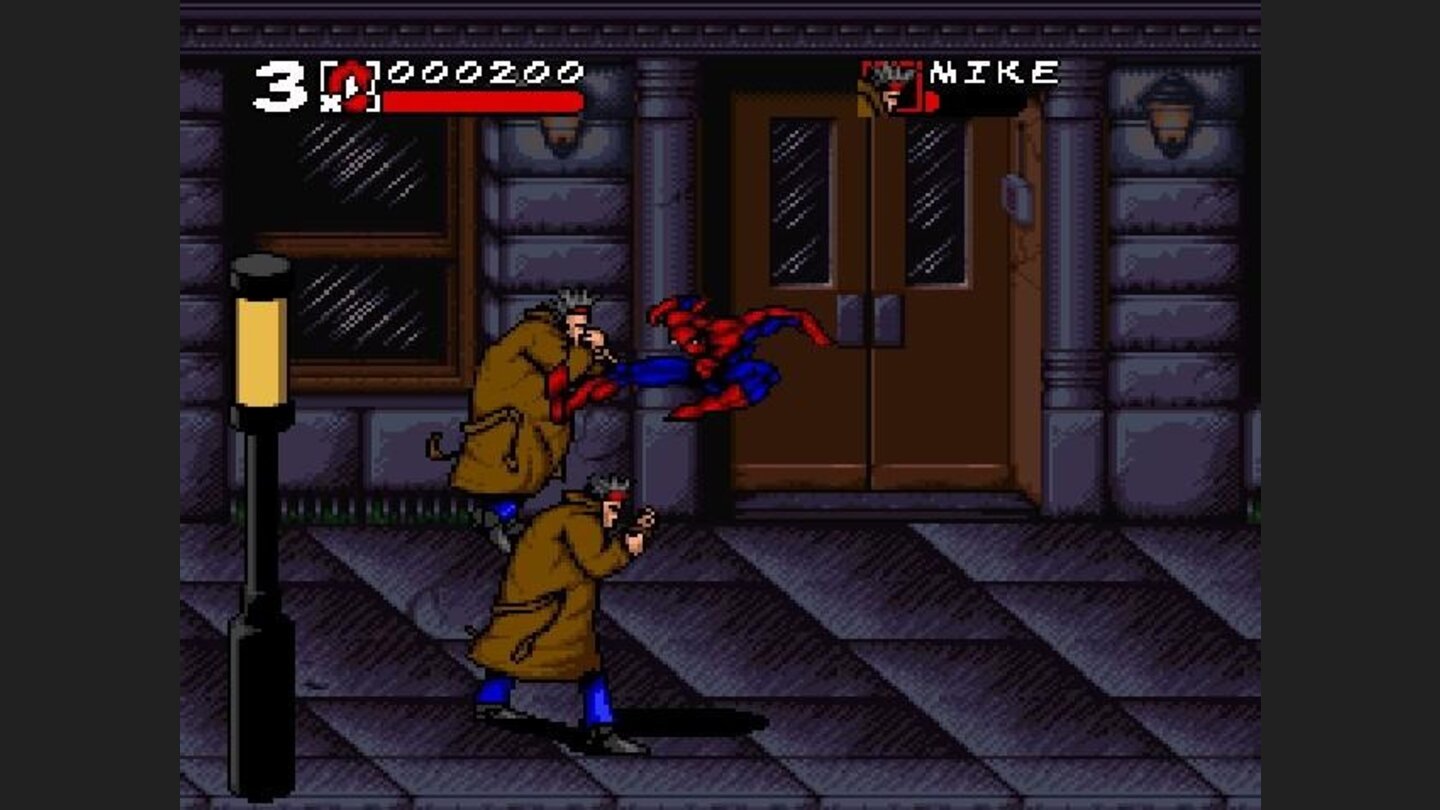Screen dimensions: 1440x810
Task: Click the red spider symbol in brackets
Action: click(352, 88)
